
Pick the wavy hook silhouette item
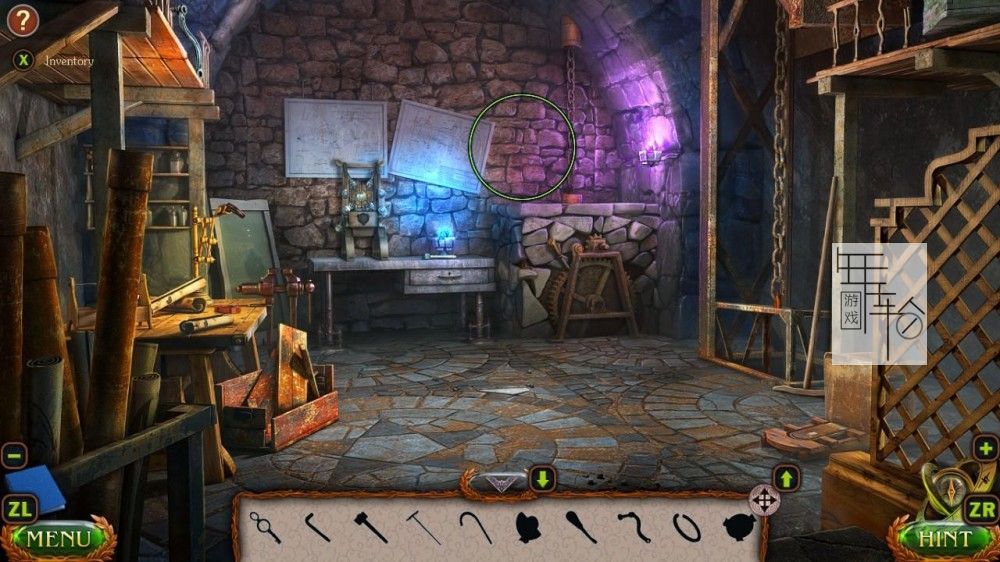click(x=634, y=526)
